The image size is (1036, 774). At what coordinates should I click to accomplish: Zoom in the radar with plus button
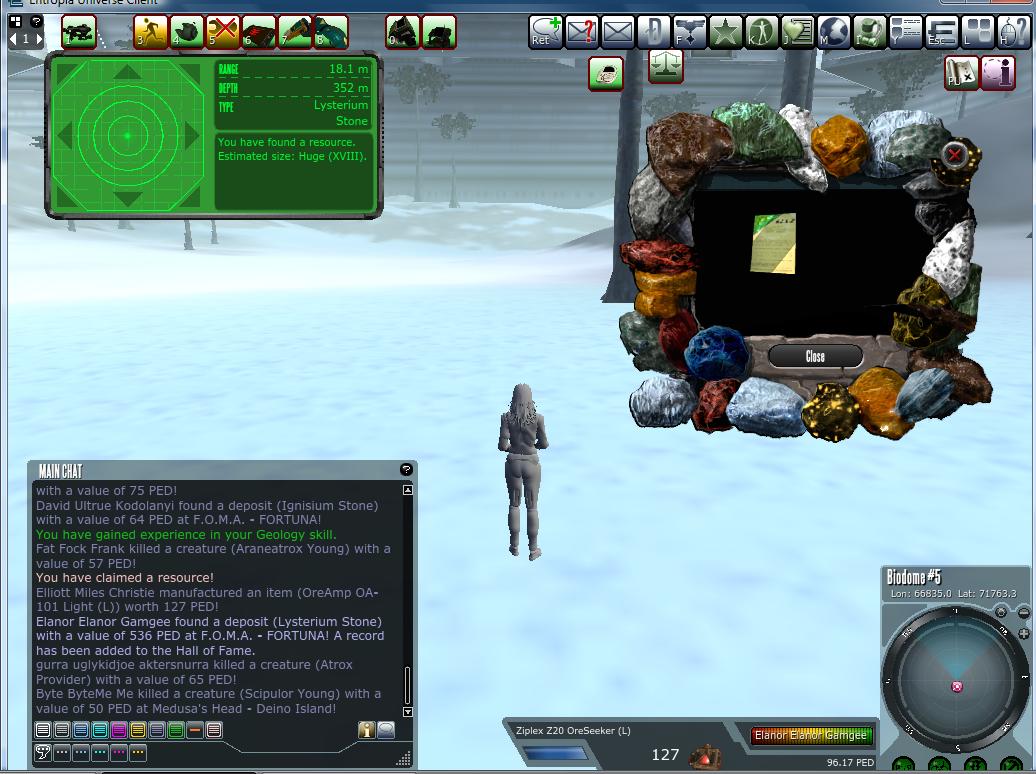(x=1023, y=634)
